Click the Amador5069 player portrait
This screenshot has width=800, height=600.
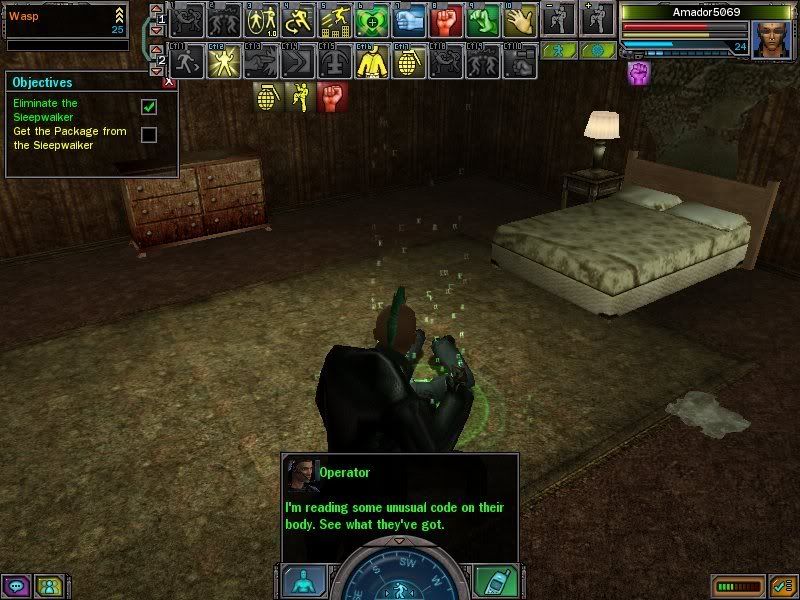pos(770,39)
